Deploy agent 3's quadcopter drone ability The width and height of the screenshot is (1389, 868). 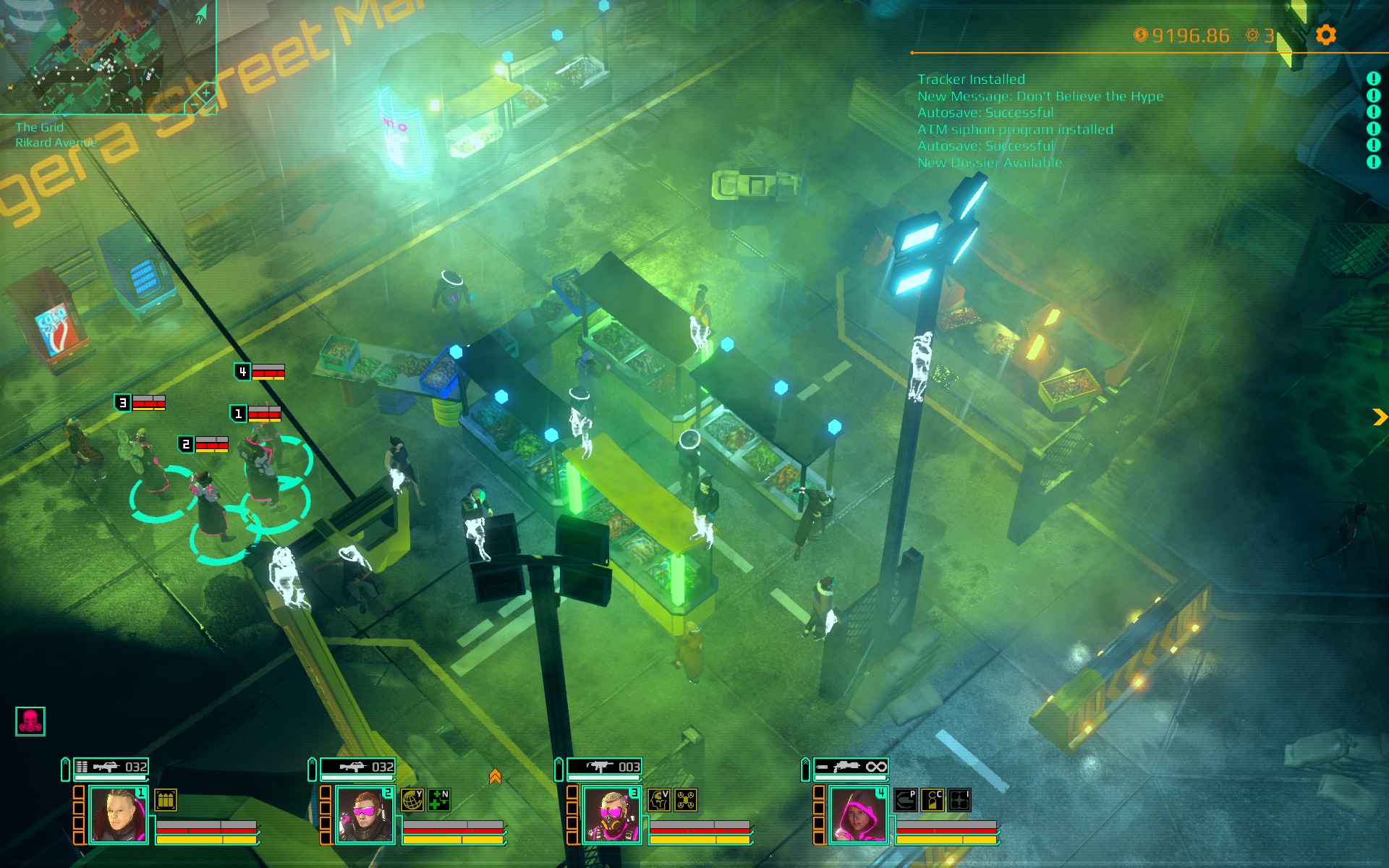pos(686,800)
